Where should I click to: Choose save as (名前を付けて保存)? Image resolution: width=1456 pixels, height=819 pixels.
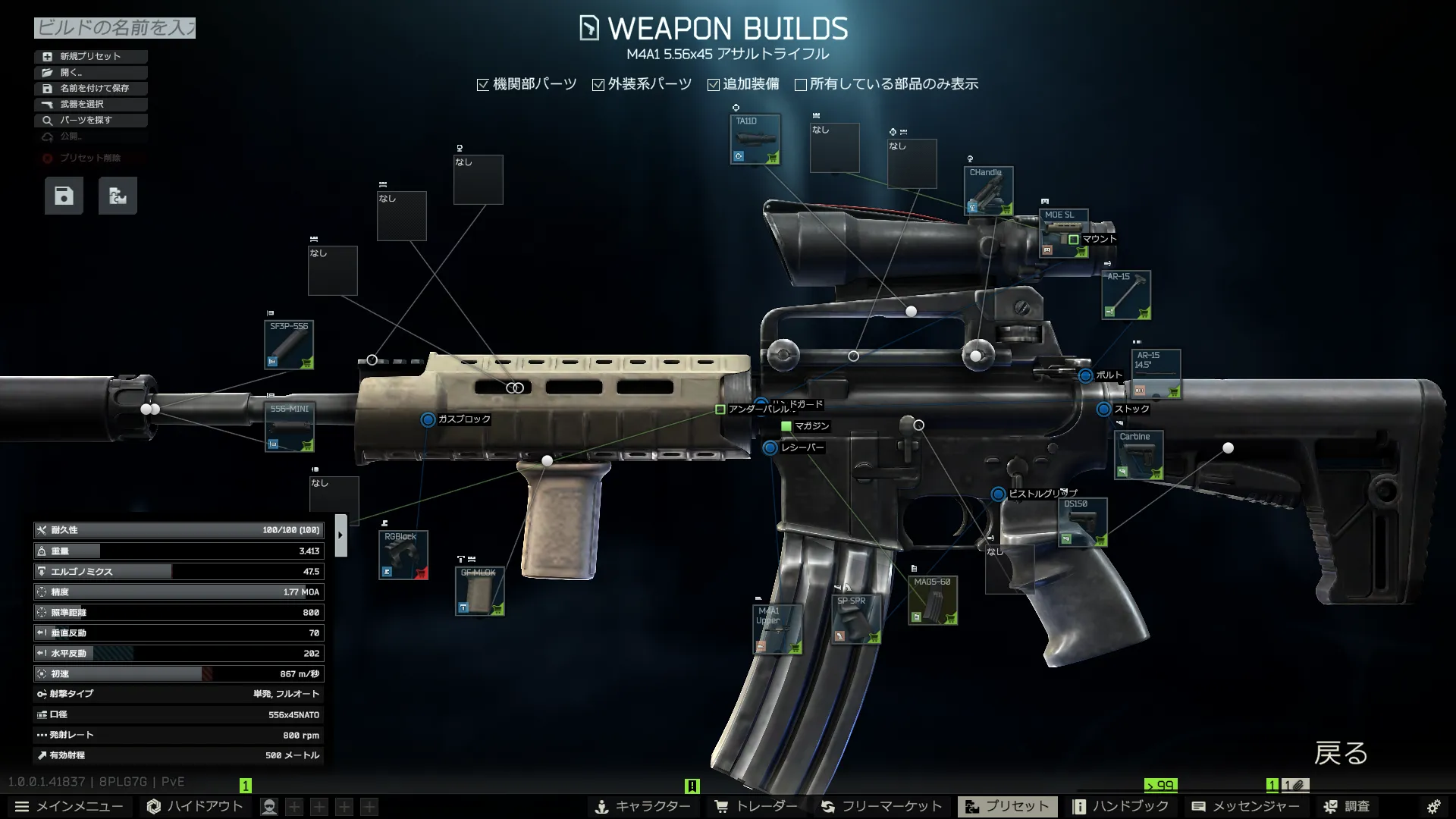90,88
